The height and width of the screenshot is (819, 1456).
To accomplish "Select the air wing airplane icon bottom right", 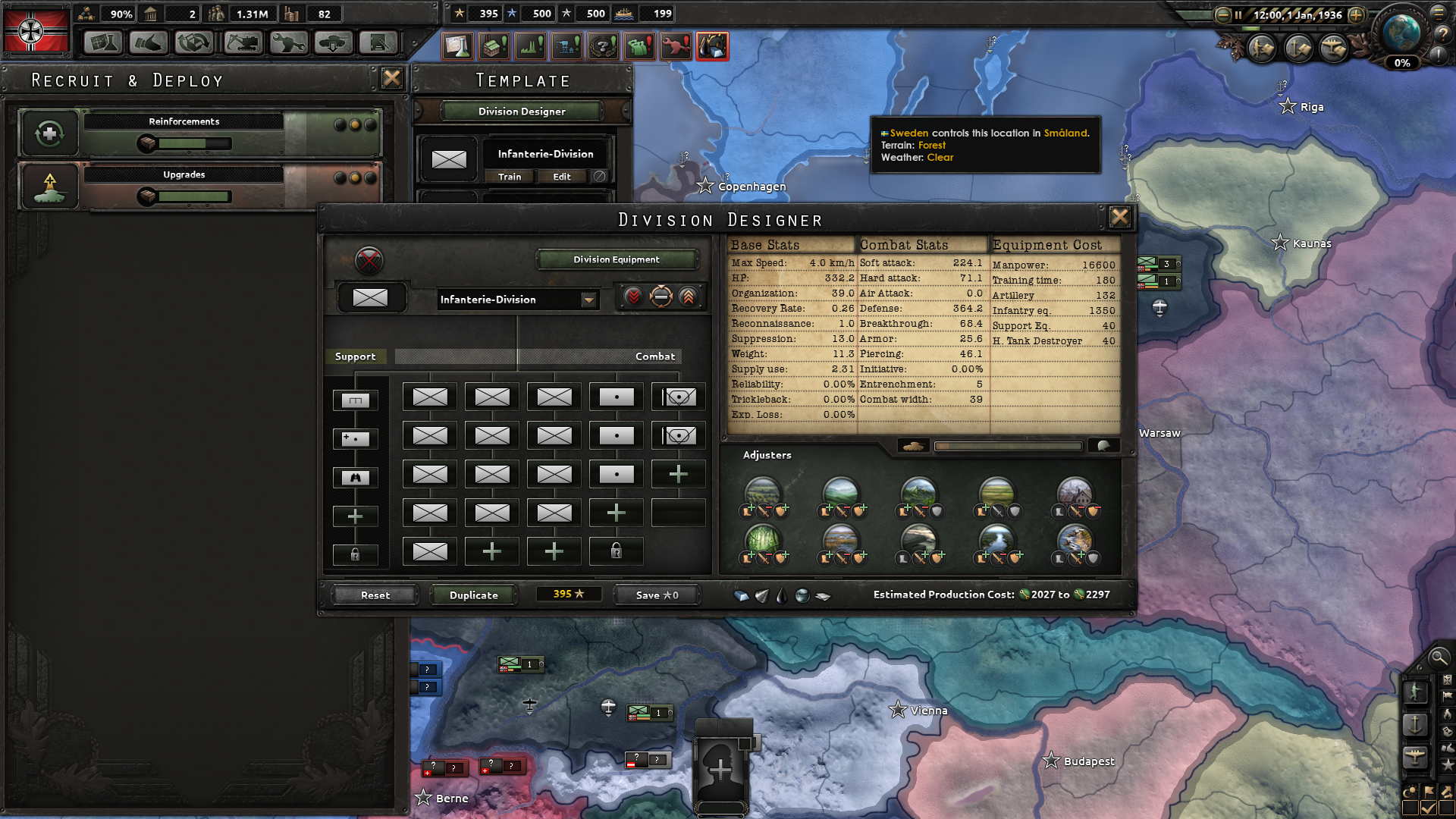I will click(x=1417, y=756).
